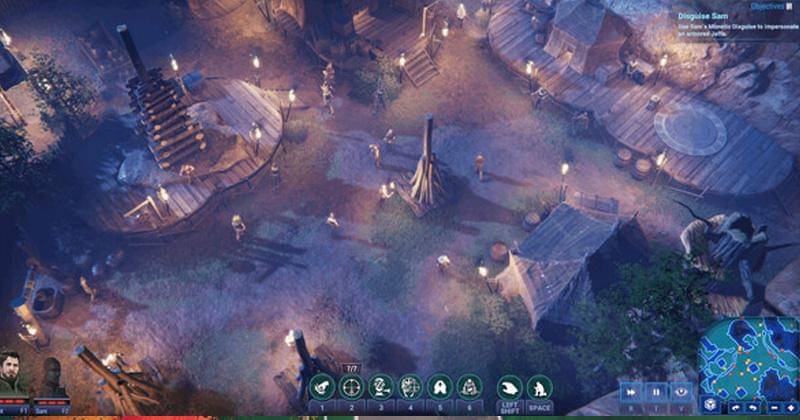The width and height of the screenshot is (800, 420).
Task: Use the ability icon in slot 3
Action: pos(380,387)
